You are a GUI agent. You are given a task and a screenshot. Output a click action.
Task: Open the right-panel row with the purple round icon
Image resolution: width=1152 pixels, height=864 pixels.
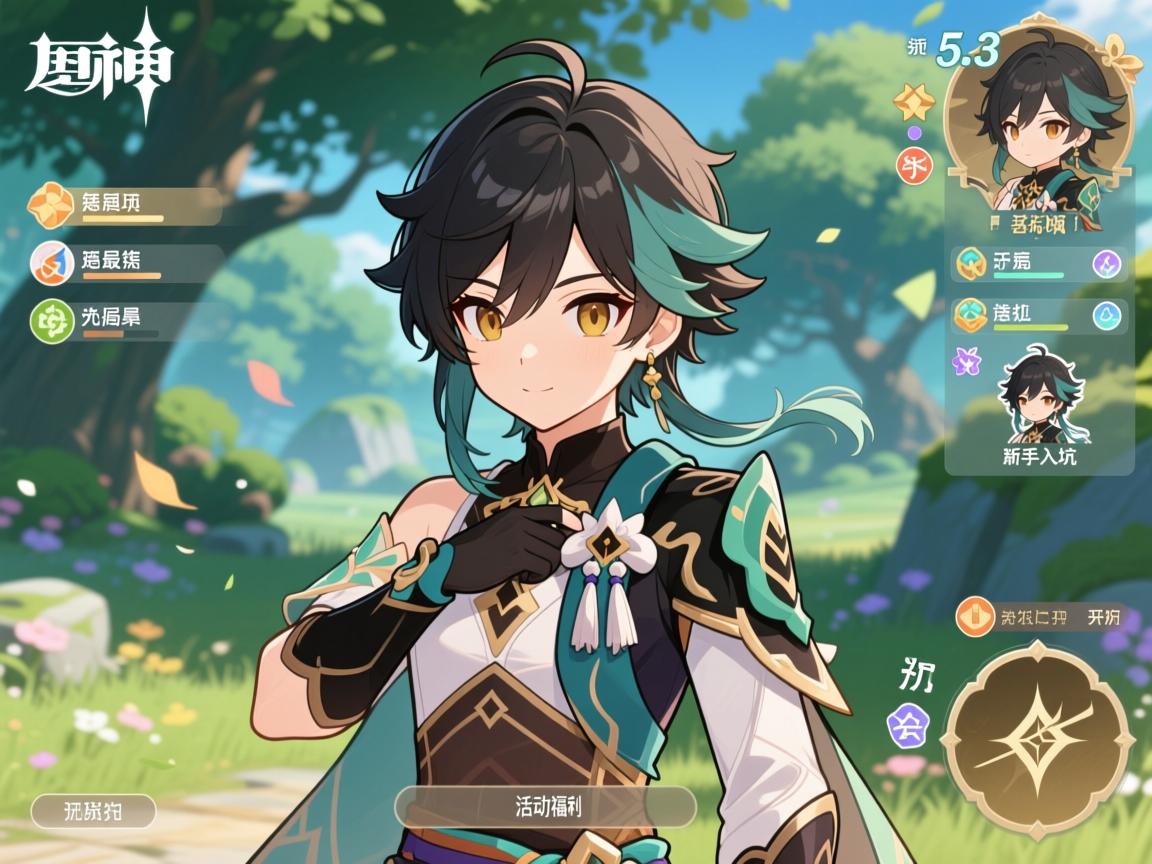(1039, 264)
